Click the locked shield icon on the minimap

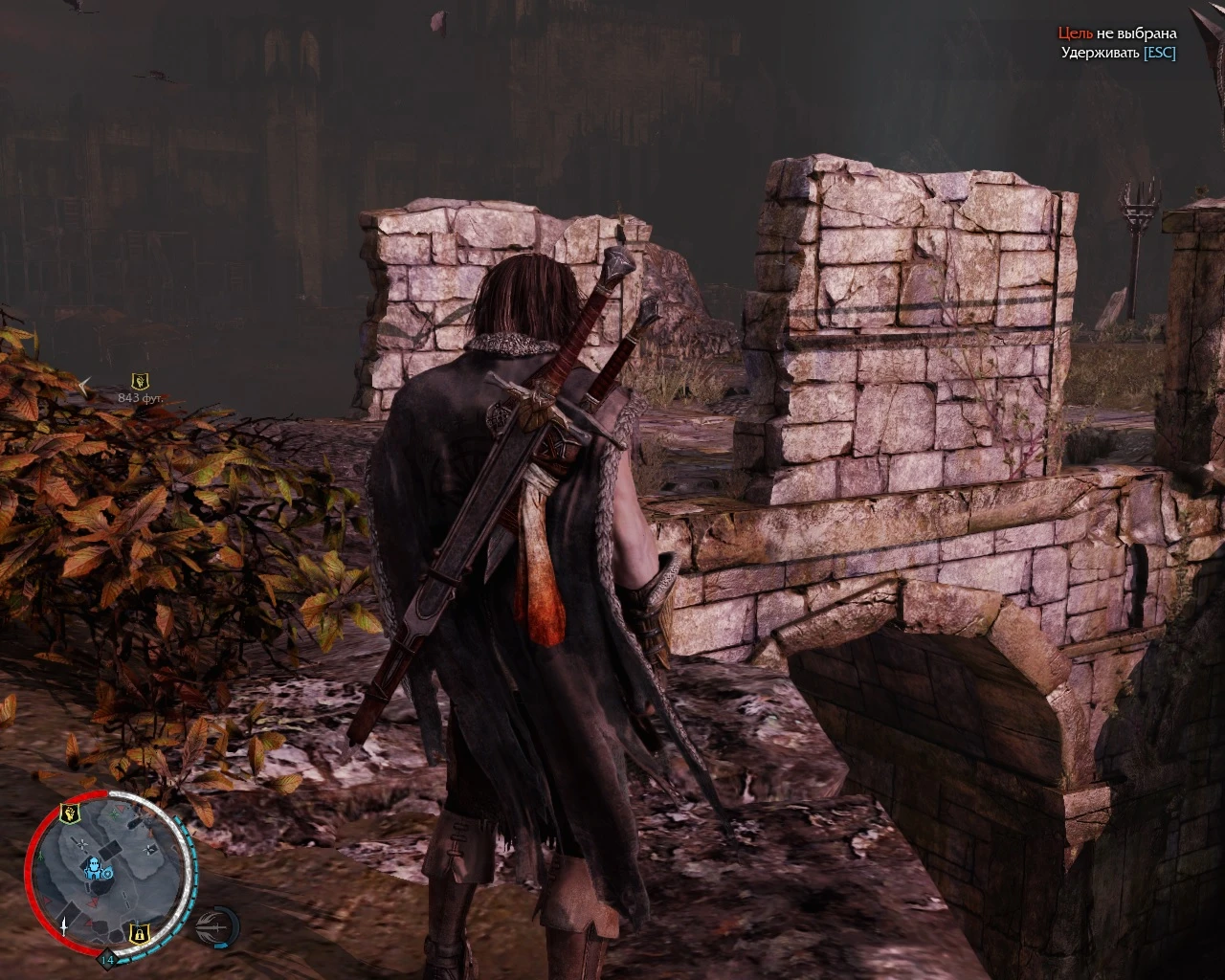click(139, 934)
